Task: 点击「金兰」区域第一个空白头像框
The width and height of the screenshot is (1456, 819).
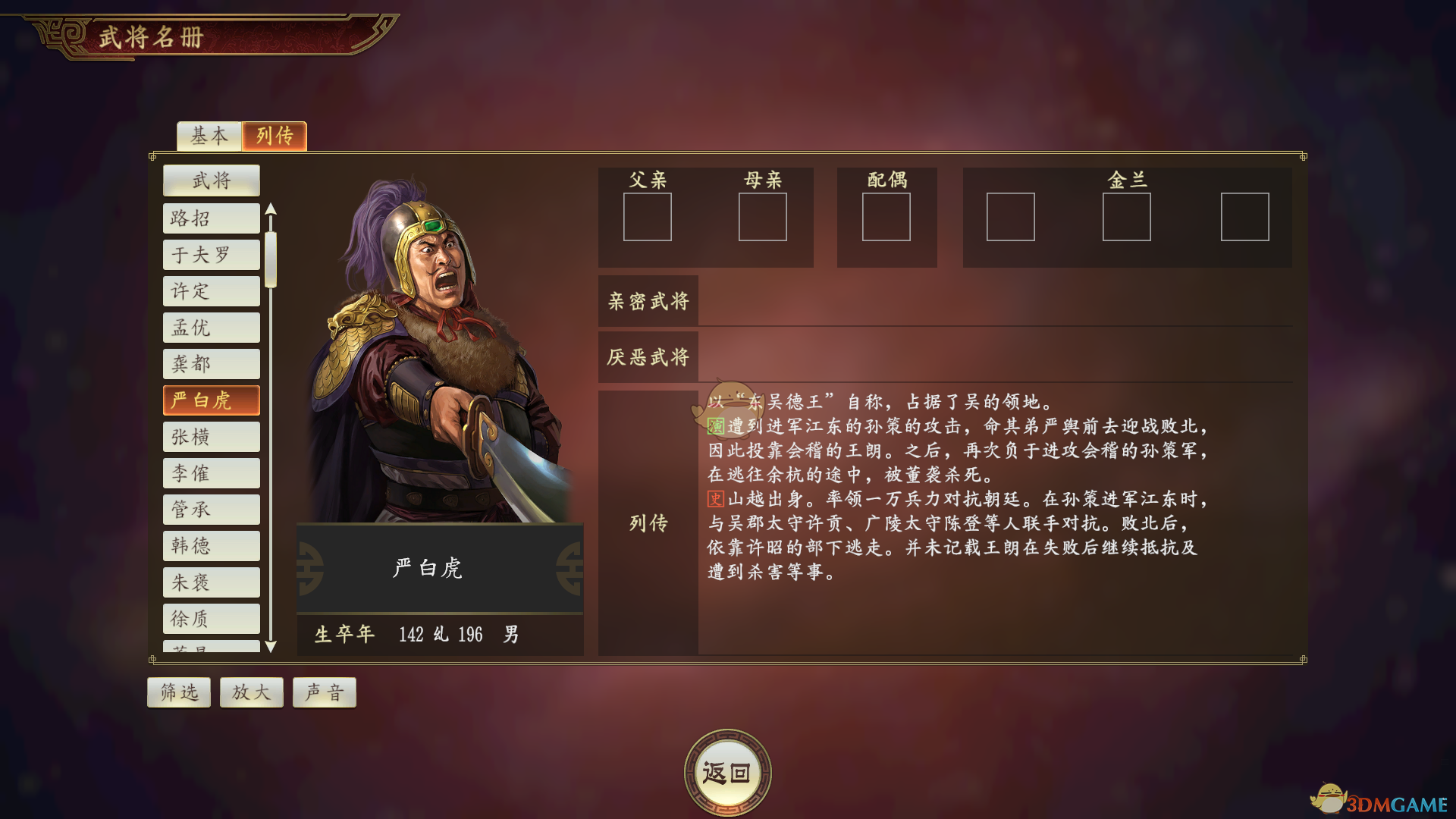Action: click(1011, 218)
